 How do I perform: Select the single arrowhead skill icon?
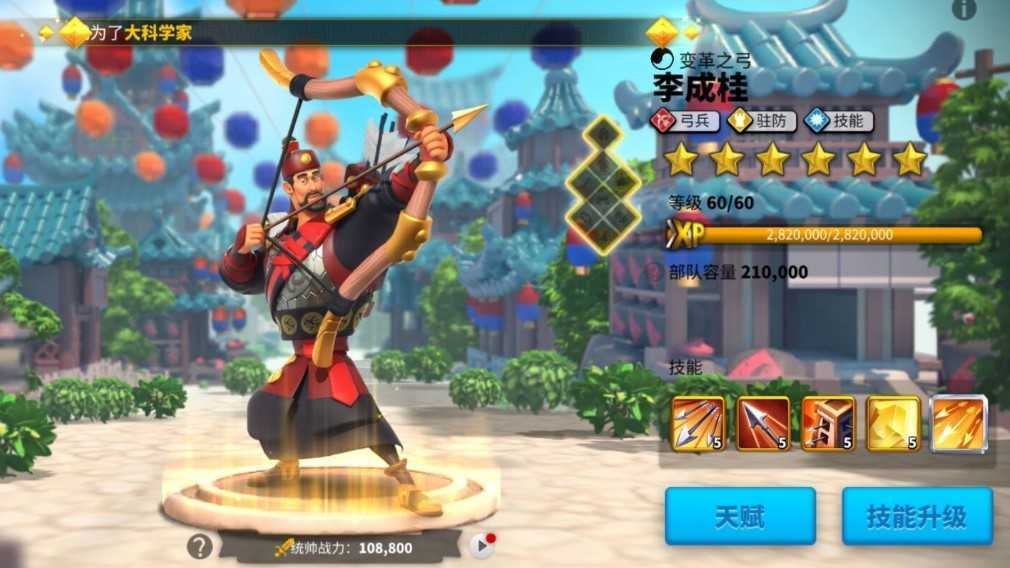(x=763, y=423)
